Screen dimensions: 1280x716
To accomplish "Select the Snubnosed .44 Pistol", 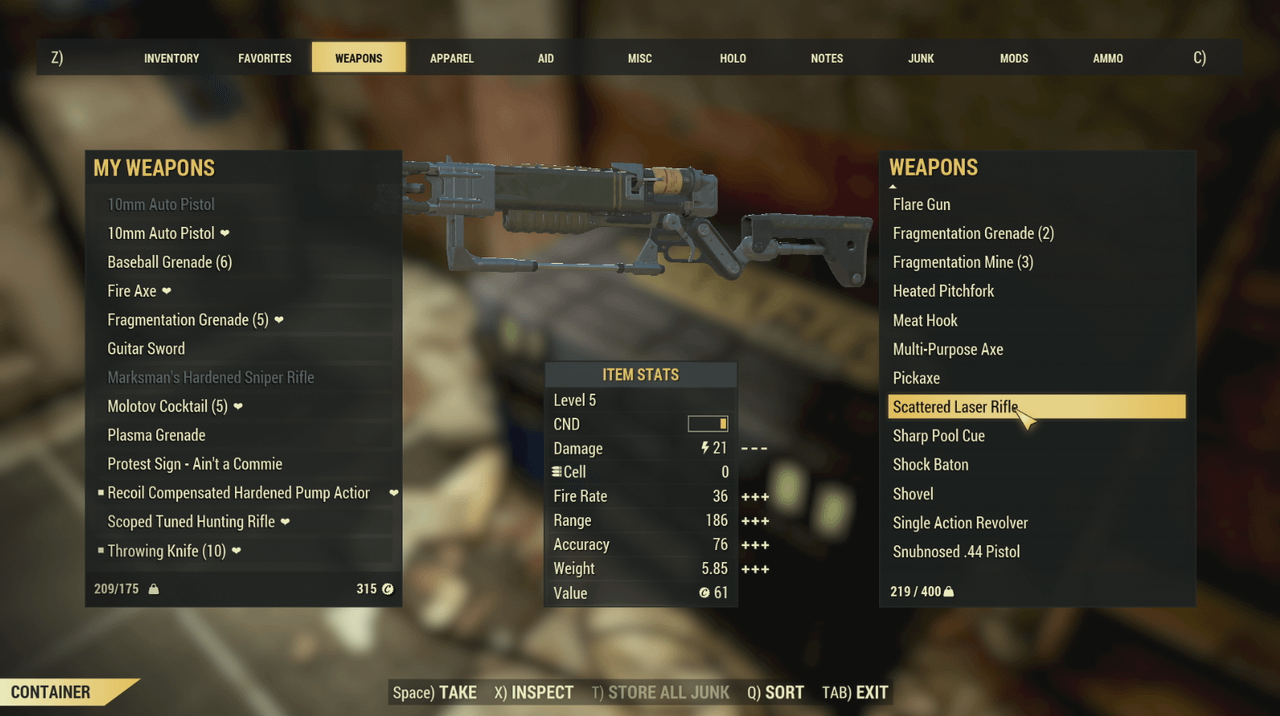I will click(956, 552).
